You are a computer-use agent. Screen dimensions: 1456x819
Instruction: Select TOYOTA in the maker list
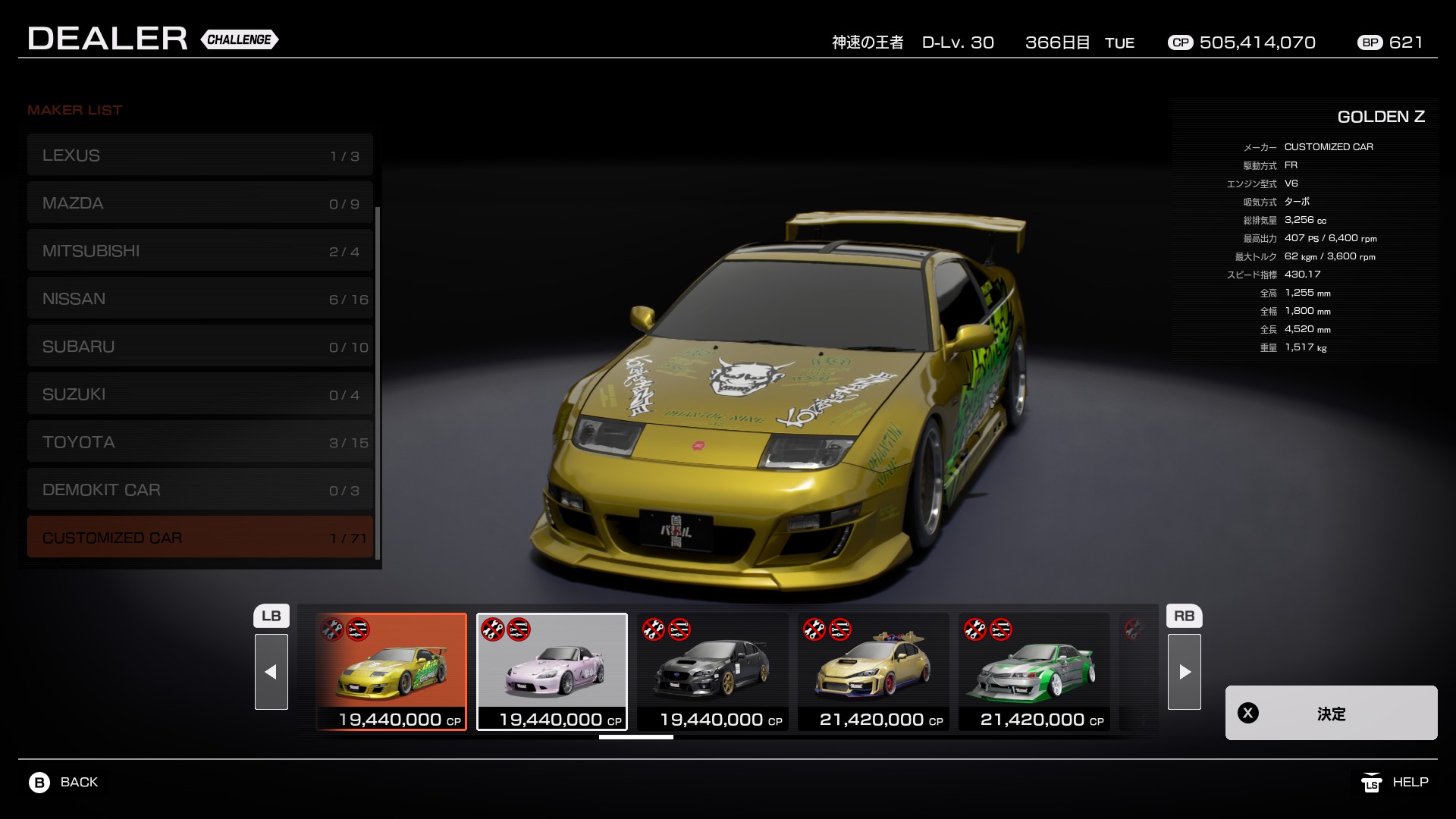click(200, 442)
